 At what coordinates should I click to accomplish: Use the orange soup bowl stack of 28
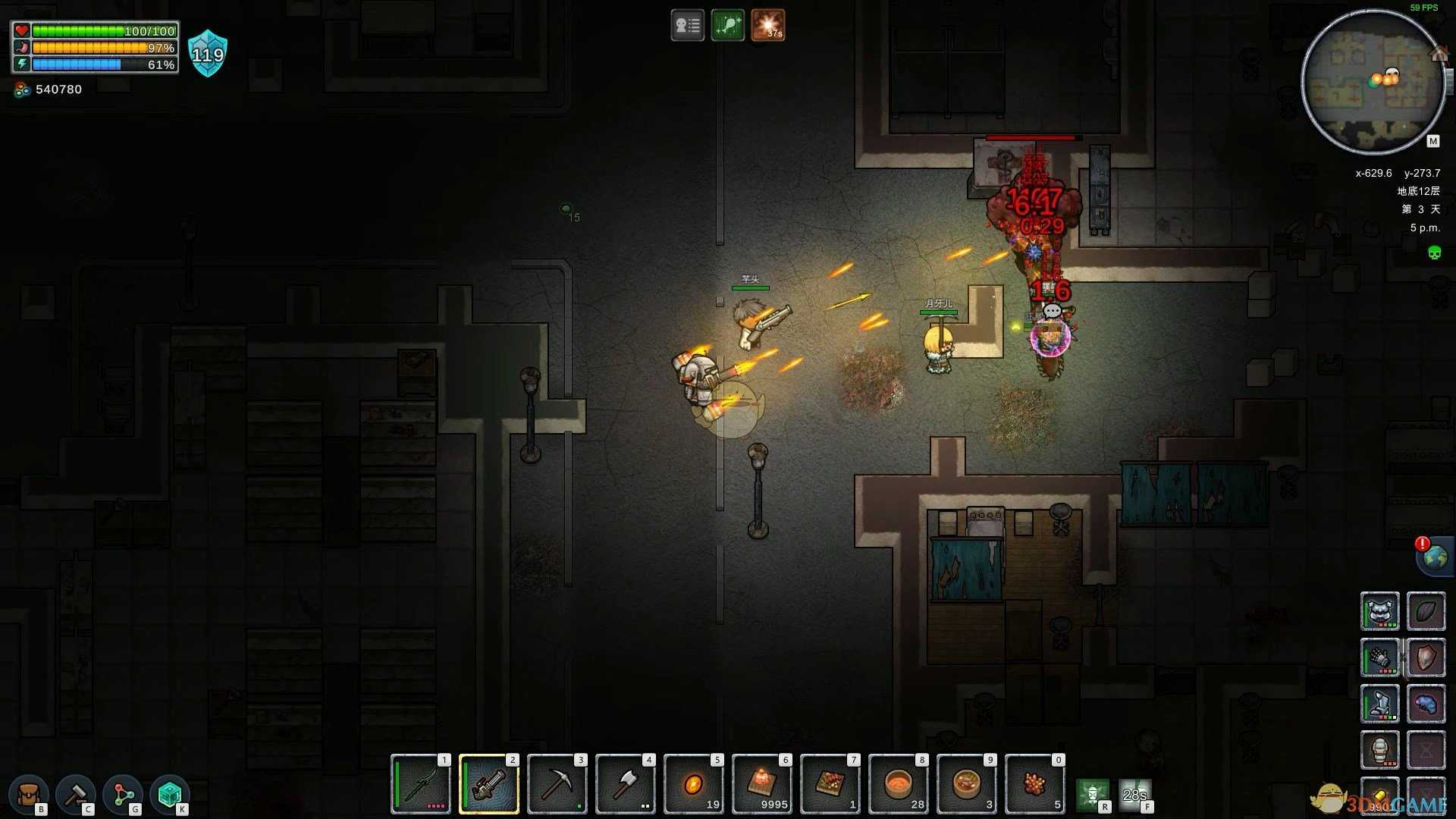pyautogui.click(x=899, y=785)
